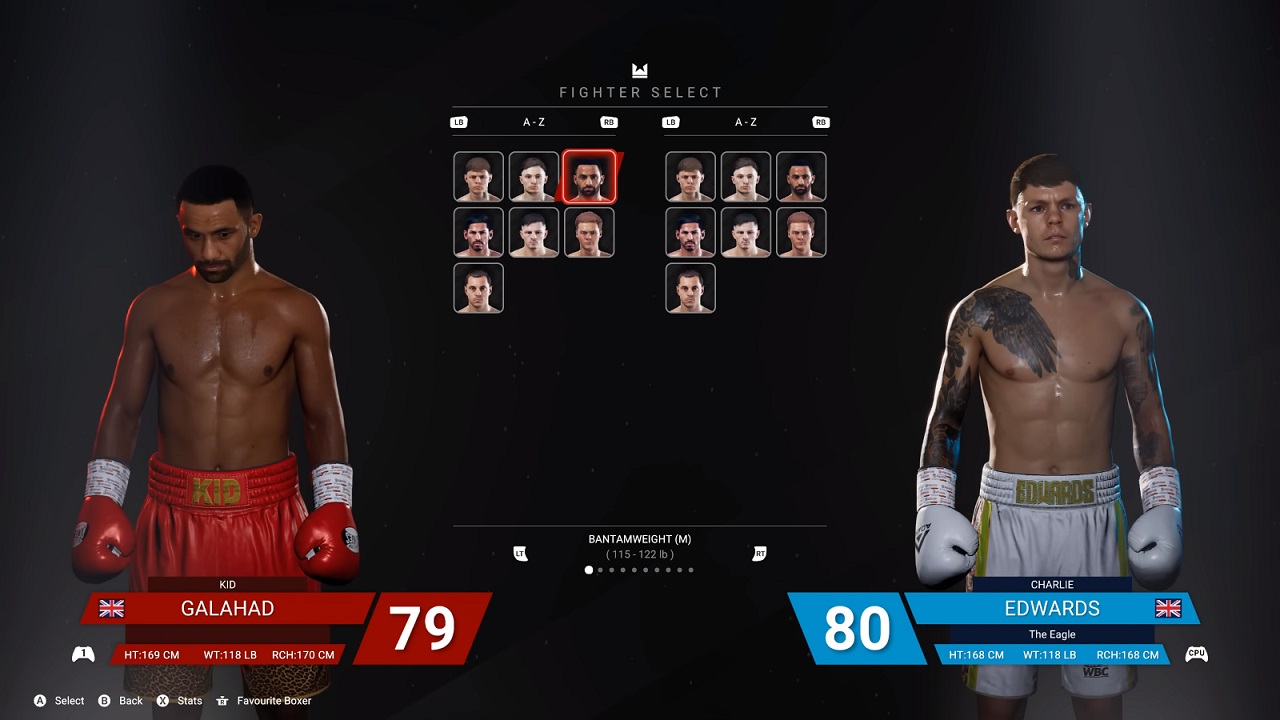This screenshot has height=720, width=1280.
Task: Select the active first weight-class page dot
Action: point(588,570)
